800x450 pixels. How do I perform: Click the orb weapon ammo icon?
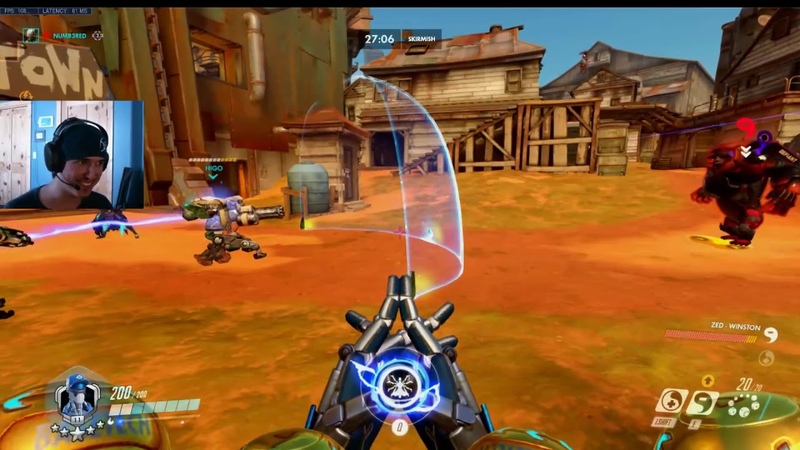pyautogui.click(x=742, y=407)
